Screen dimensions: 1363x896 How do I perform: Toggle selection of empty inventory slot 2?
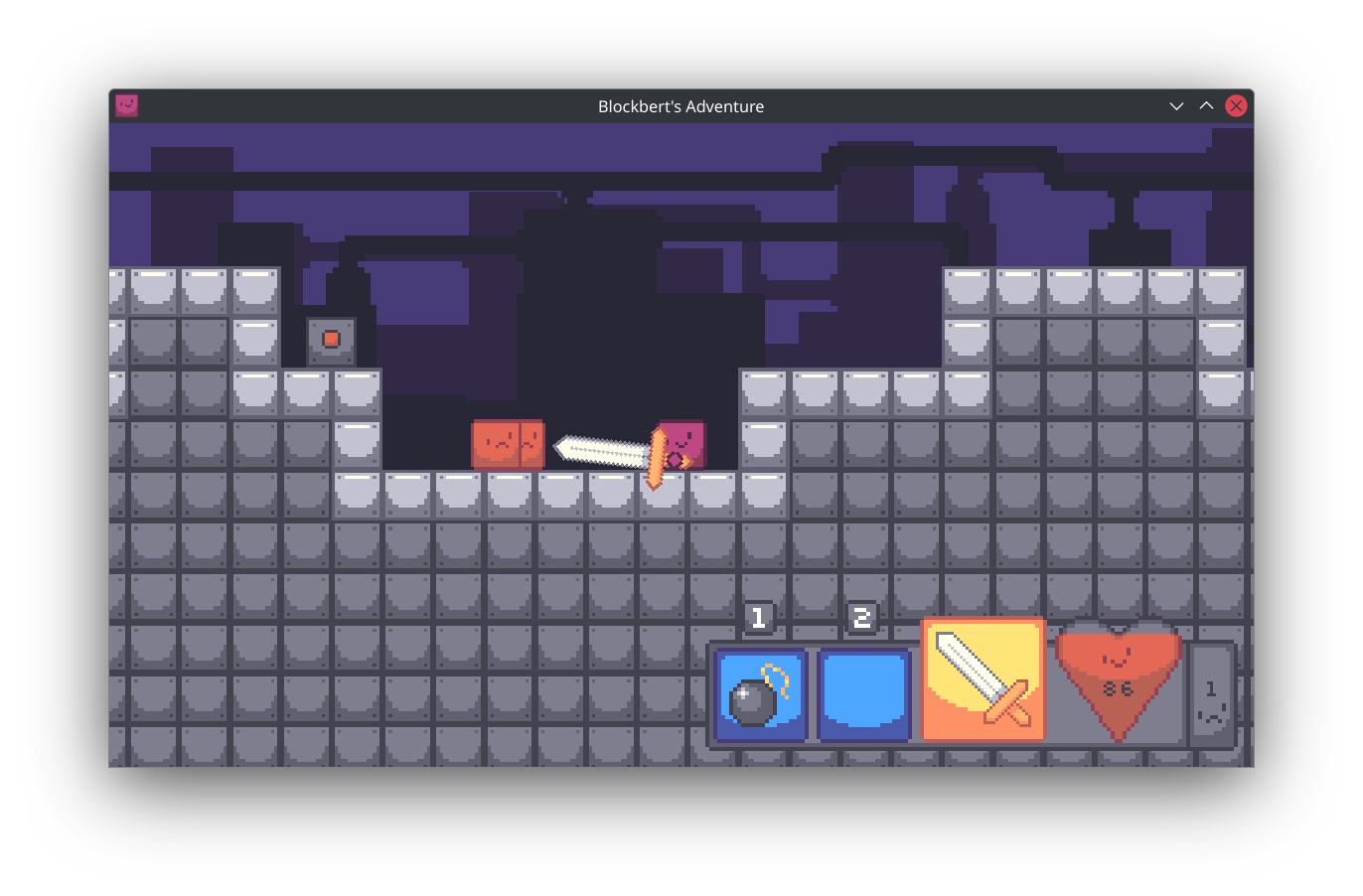click(x=862, y=692)
